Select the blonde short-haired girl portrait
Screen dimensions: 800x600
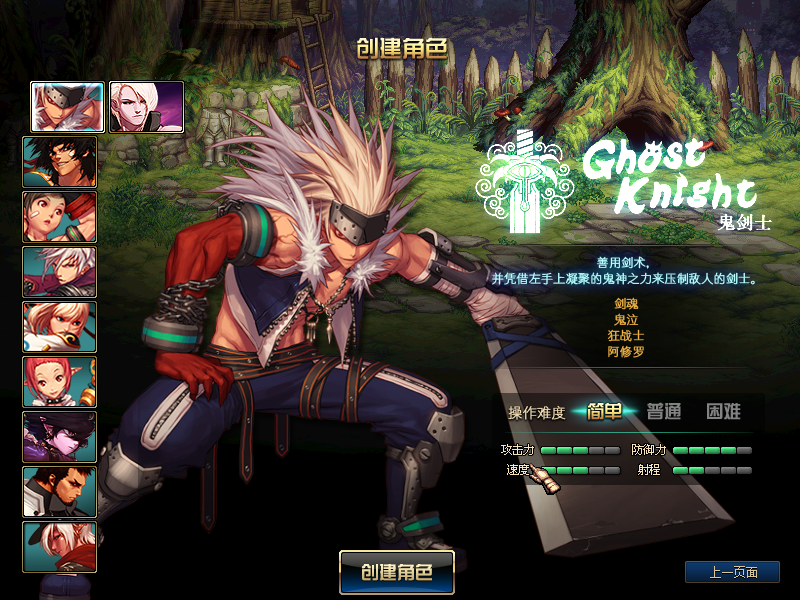point(60,327)
